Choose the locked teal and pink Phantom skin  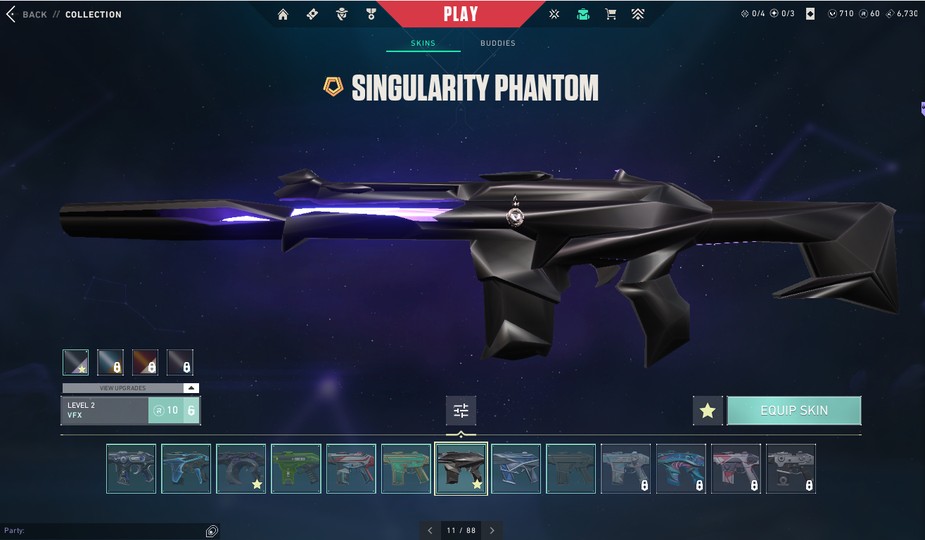coord(681,469)
